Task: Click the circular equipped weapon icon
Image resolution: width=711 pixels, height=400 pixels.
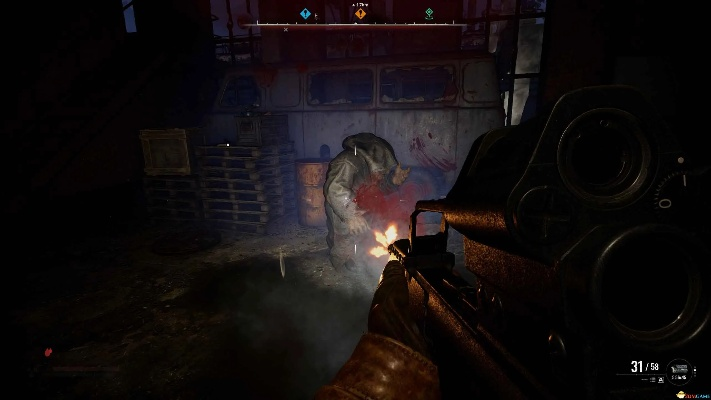Action: click(x=680, y=371)
